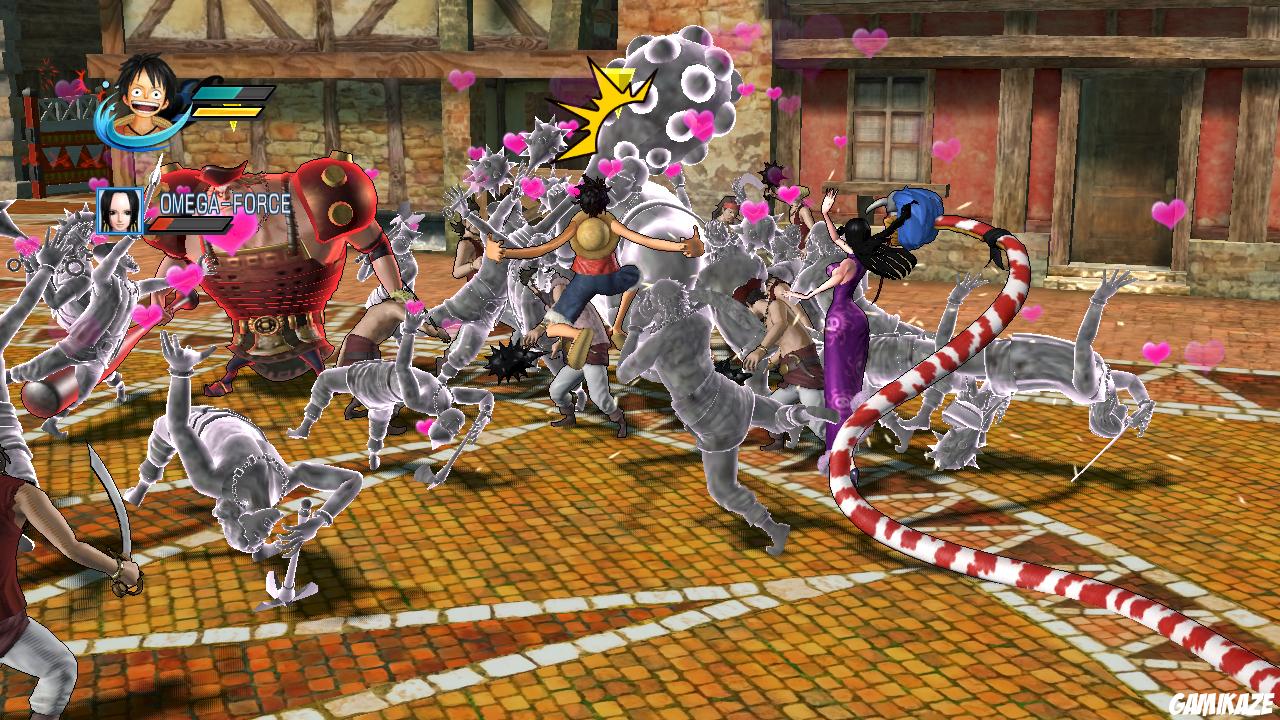Select the Boa Hancock mini portrait by OMEGA-FORCE
The height and width of the screenshot is (720, 1280).
click(x=118, y=208)
